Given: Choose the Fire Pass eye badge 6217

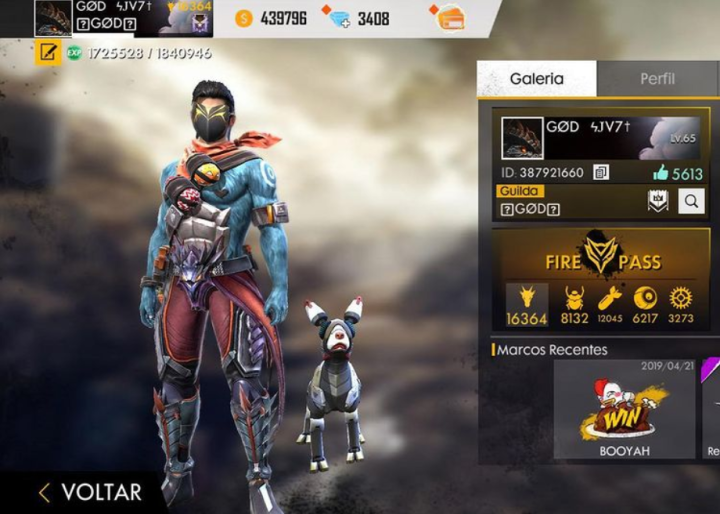Looking at the screenshot, I should (646, 305).
